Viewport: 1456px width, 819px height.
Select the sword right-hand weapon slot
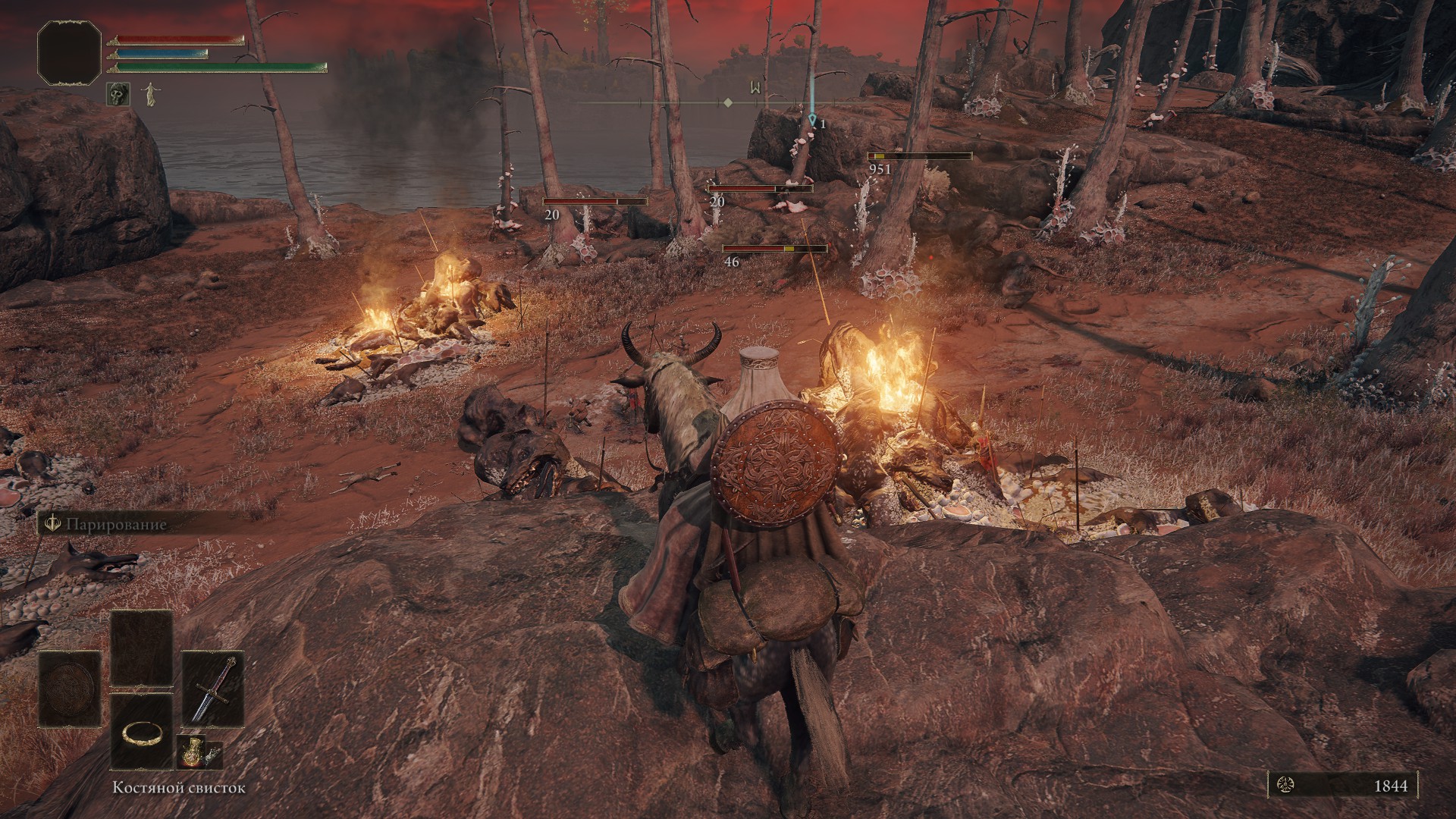(x=213, y=689)
